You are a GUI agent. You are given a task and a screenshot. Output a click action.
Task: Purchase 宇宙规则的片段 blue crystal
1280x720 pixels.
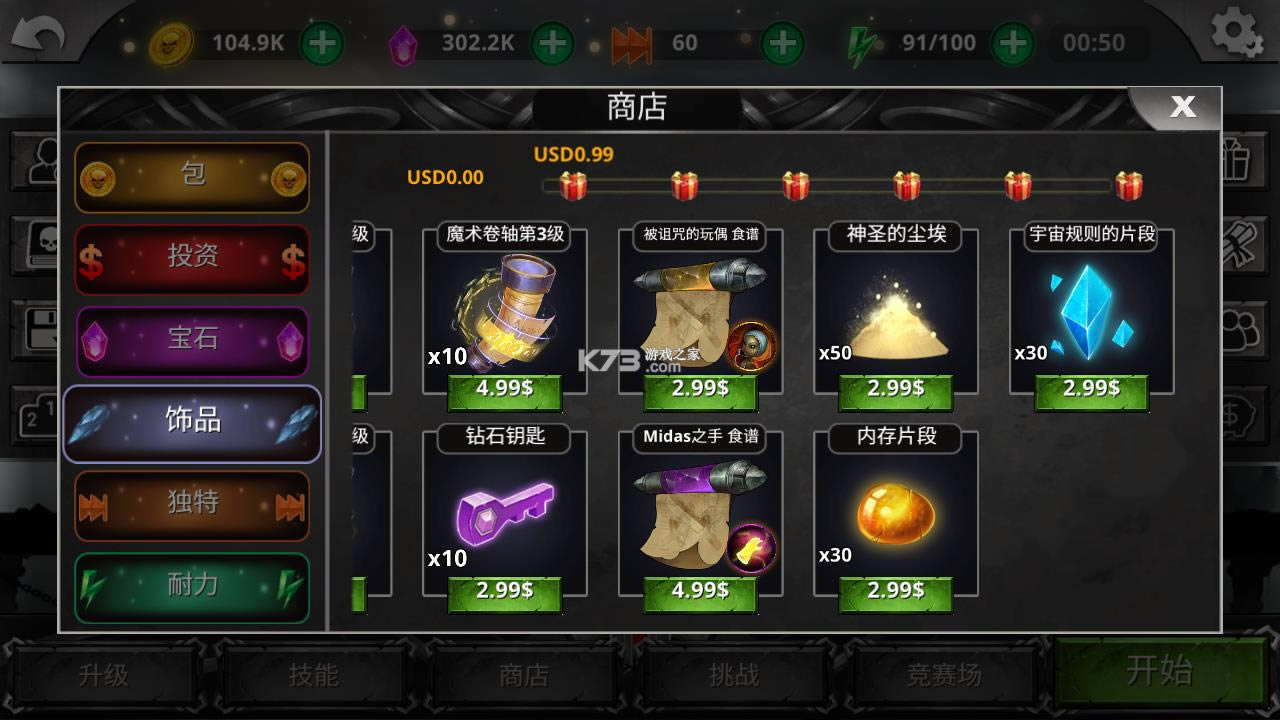tap(1091, 390)
